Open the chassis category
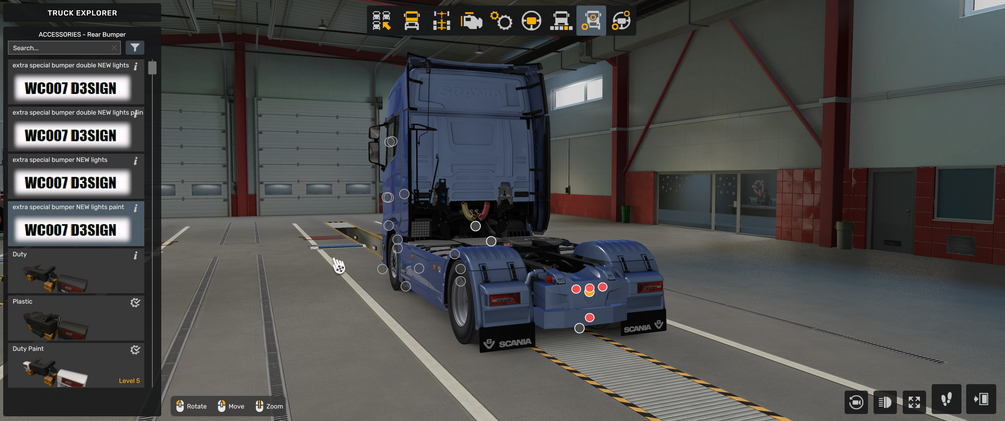The image size is (1005, 421). pos(441,21)
